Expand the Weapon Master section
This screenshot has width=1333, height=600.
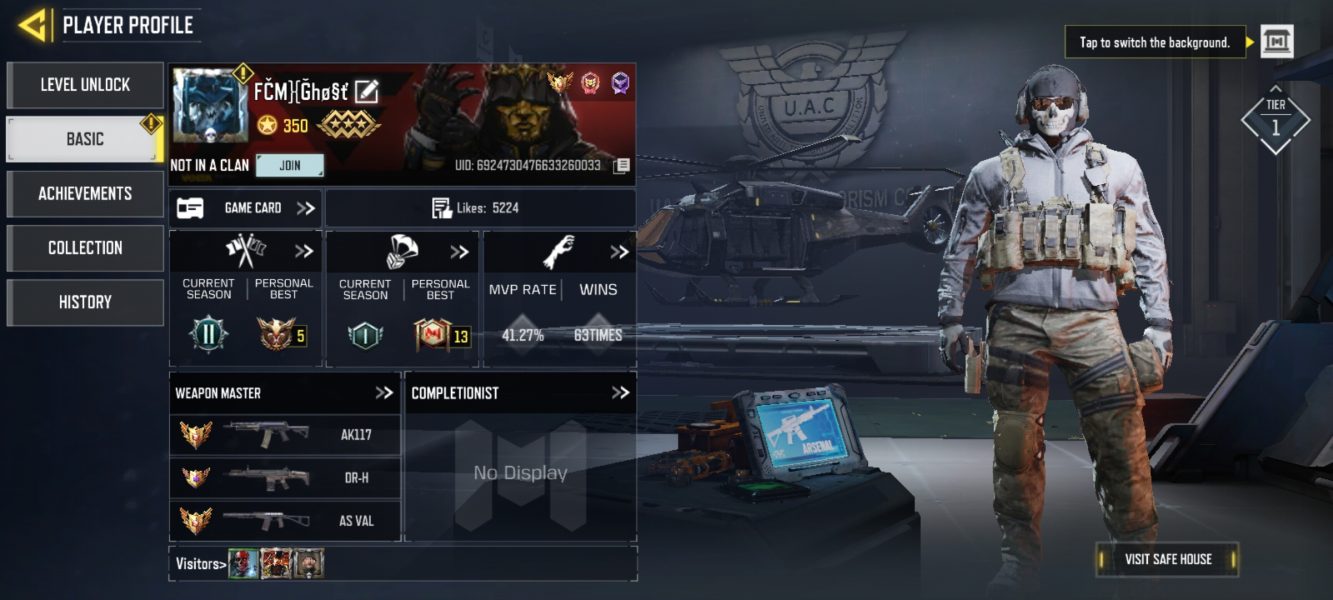[x=384, y=393]
